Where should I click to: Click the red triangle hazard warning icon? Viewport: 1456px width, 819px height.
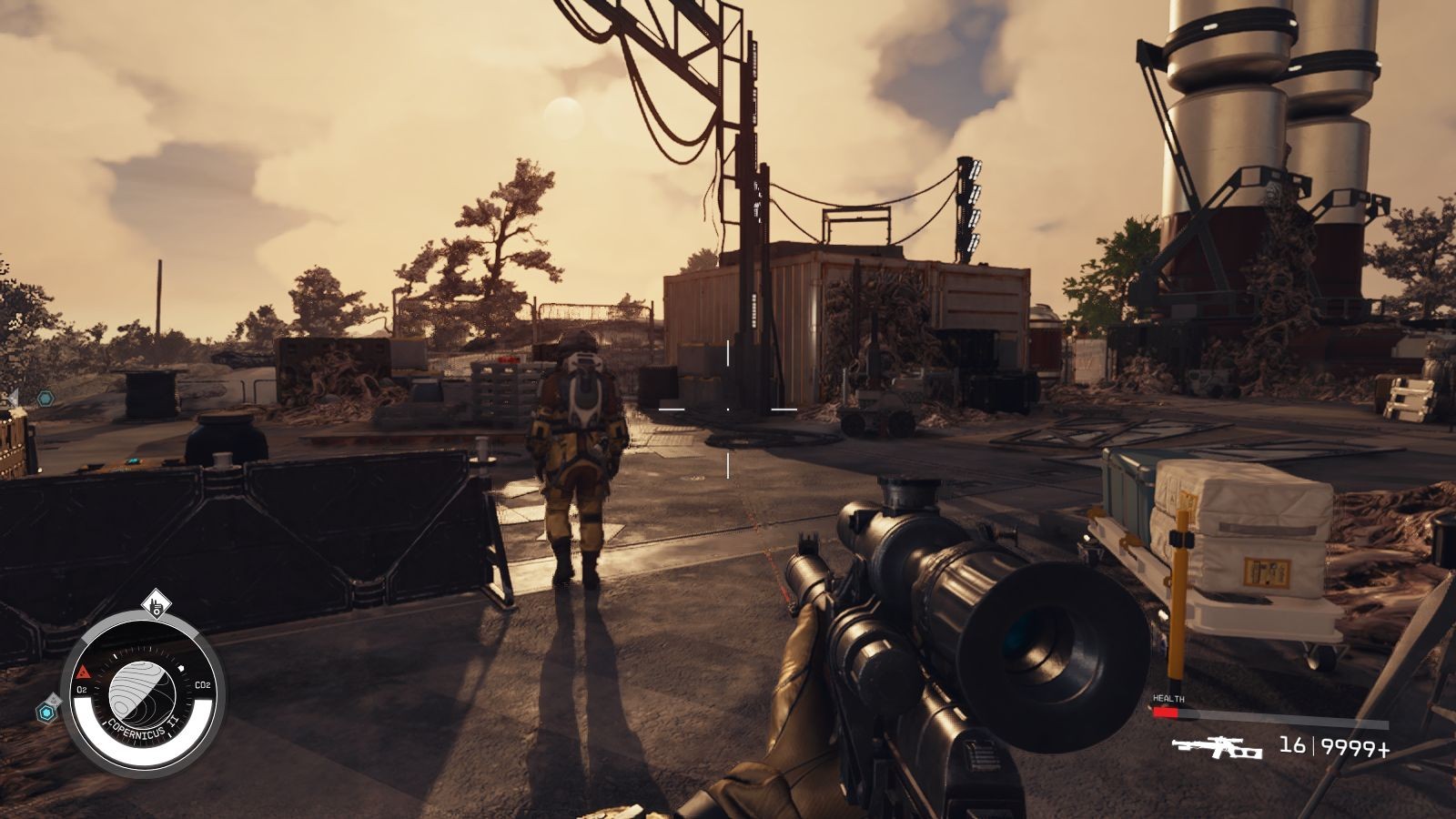tap(83, 672)
